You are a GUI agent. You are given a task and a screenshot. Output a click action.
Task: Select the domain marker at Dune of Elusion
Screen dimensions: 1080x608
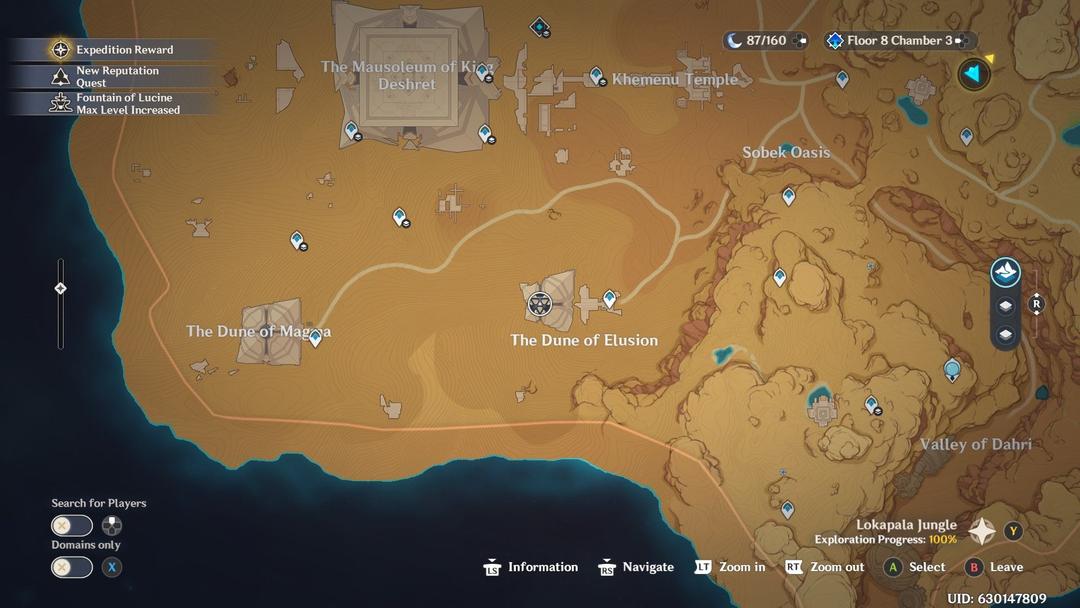(x=540, y=302)
